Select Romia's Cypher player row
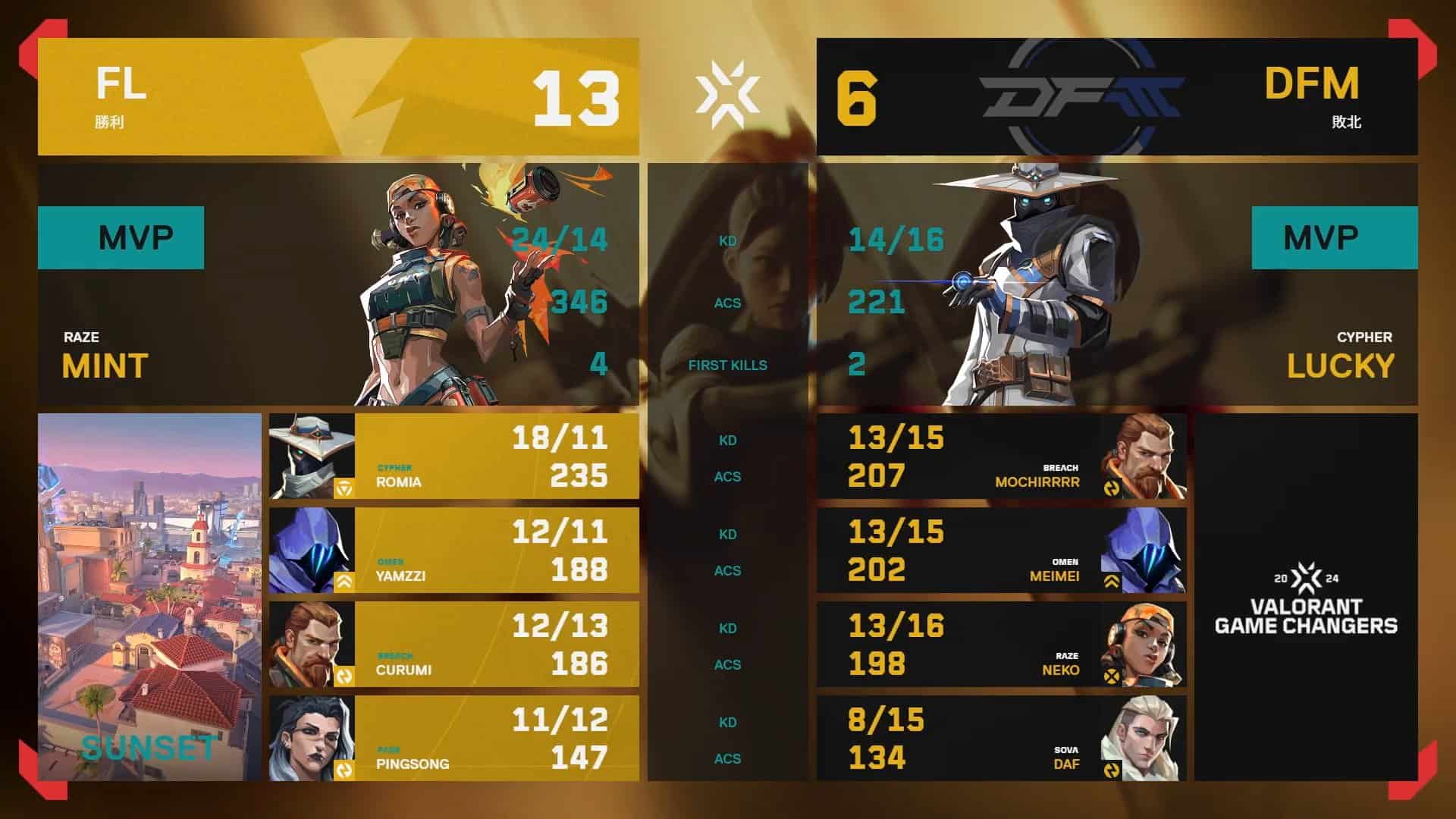Screen dimensions: 1456x819 pyautogui.click(x=453, y=457)
